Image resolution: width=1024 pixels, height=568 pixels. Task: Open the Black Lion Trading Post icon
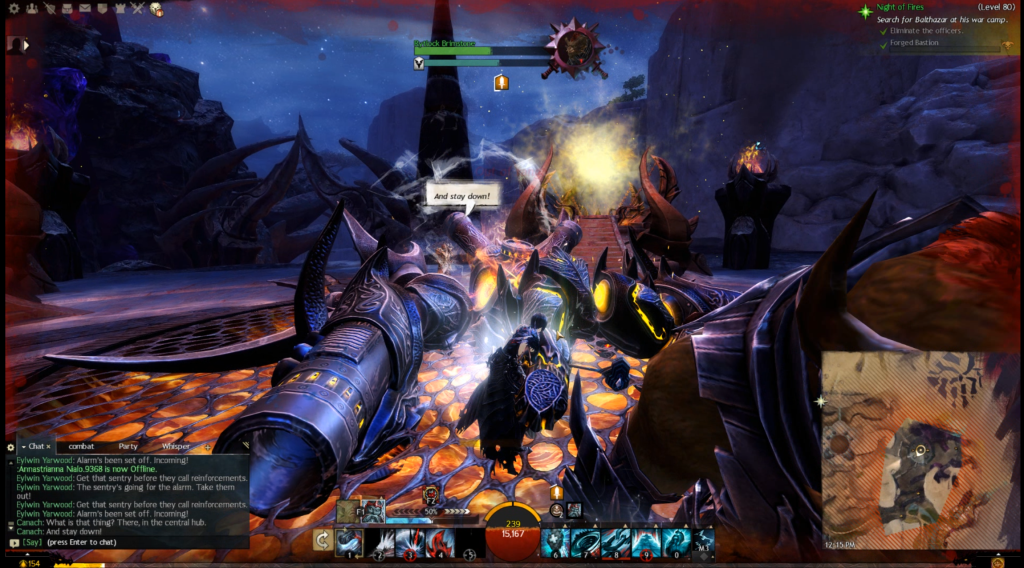[157, 8]
